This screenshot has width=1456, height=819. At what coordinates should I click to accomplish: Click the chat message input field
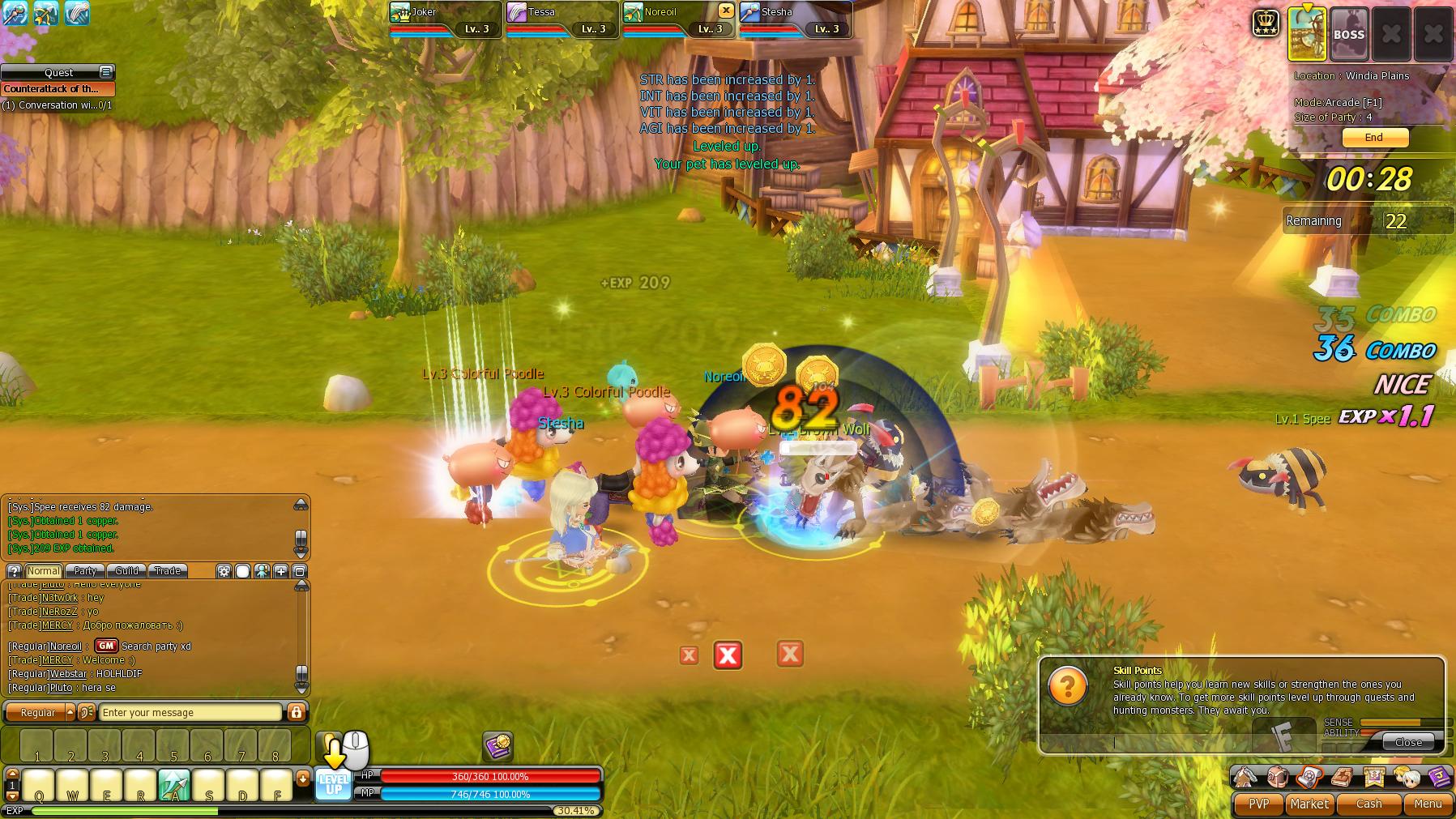(x=190, y=713)
